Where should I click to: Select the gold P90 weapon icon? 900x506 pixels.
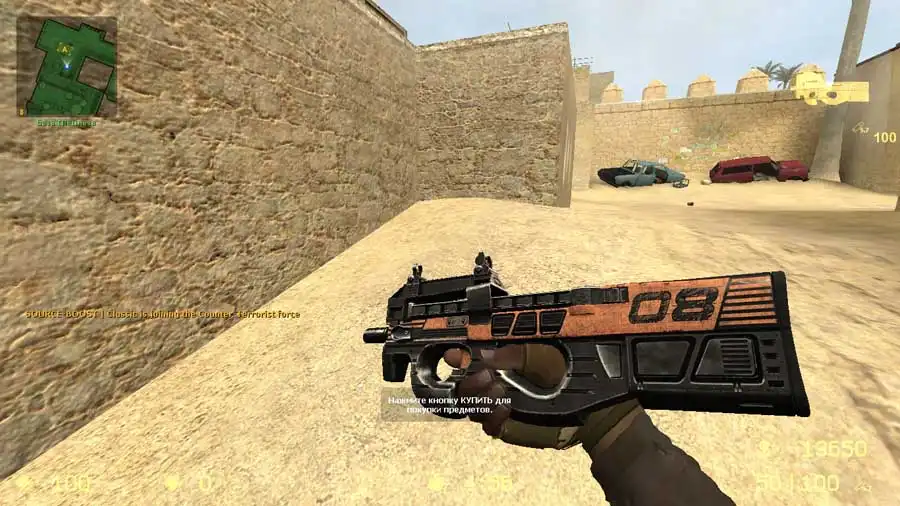click(x=833, y=93)
